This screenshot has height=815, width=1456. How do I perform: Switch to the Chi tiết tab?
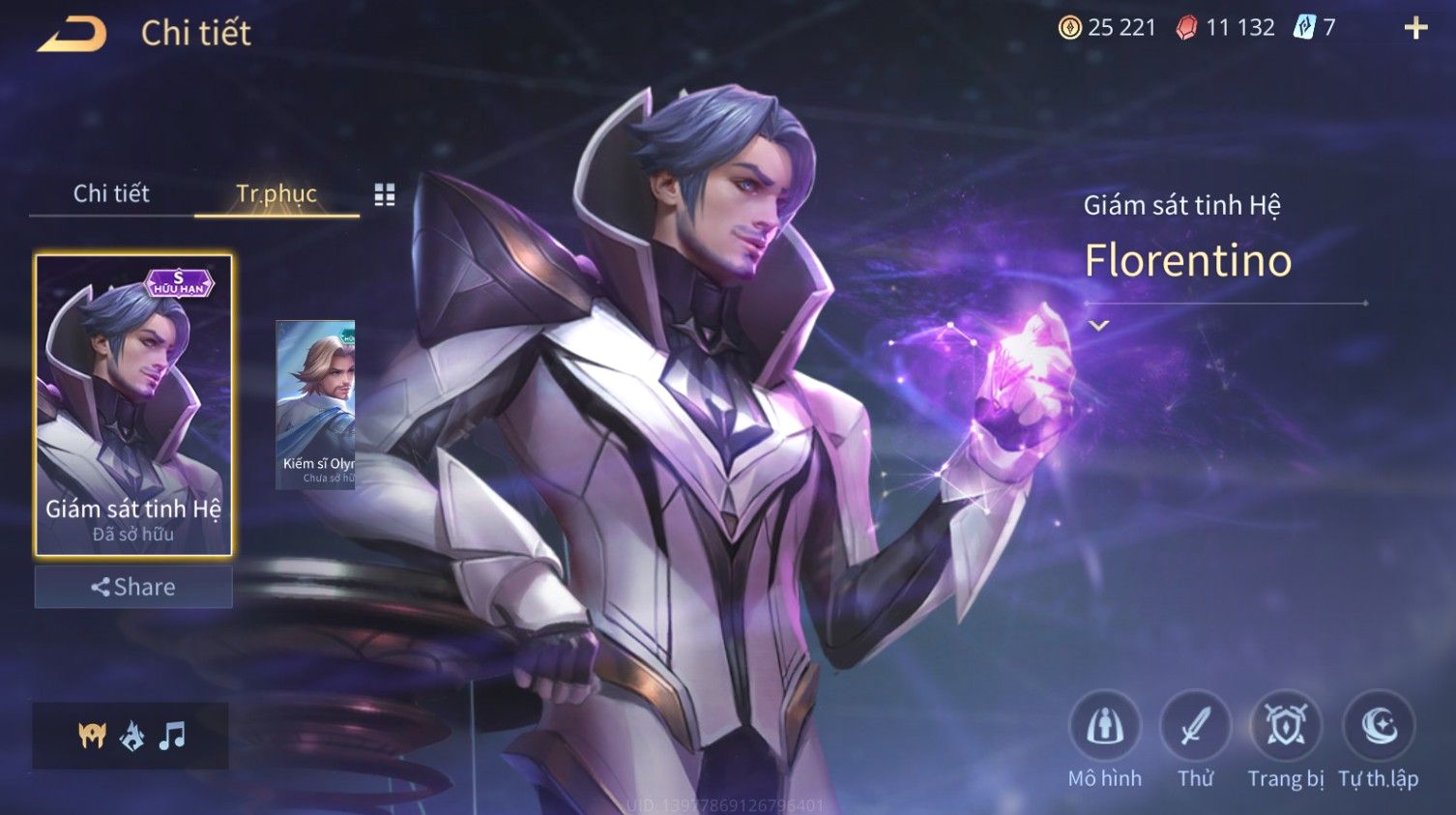(111, 193)
